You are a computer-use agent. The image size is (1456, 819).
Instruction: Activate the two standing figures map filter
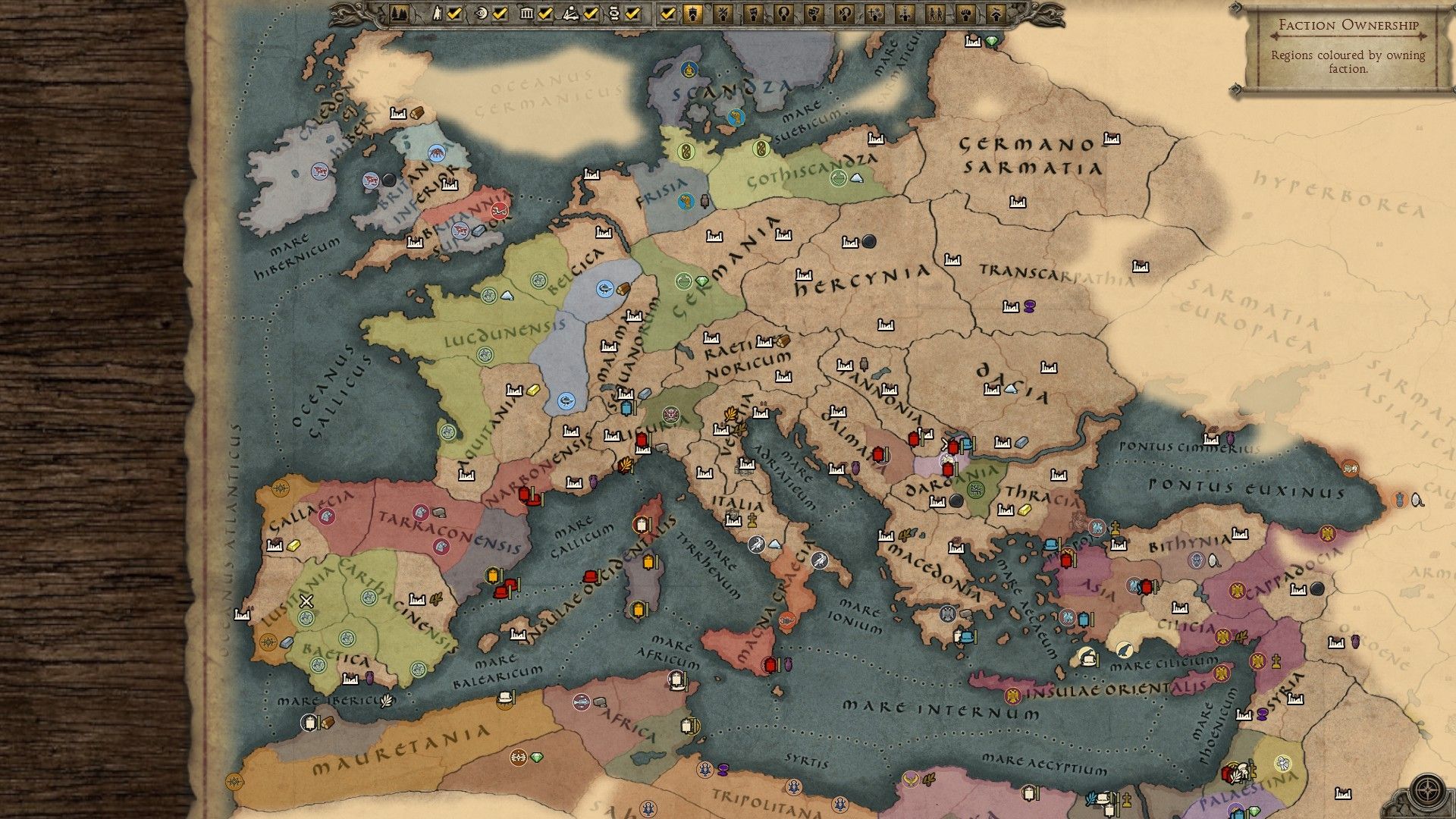pos(935,13)
